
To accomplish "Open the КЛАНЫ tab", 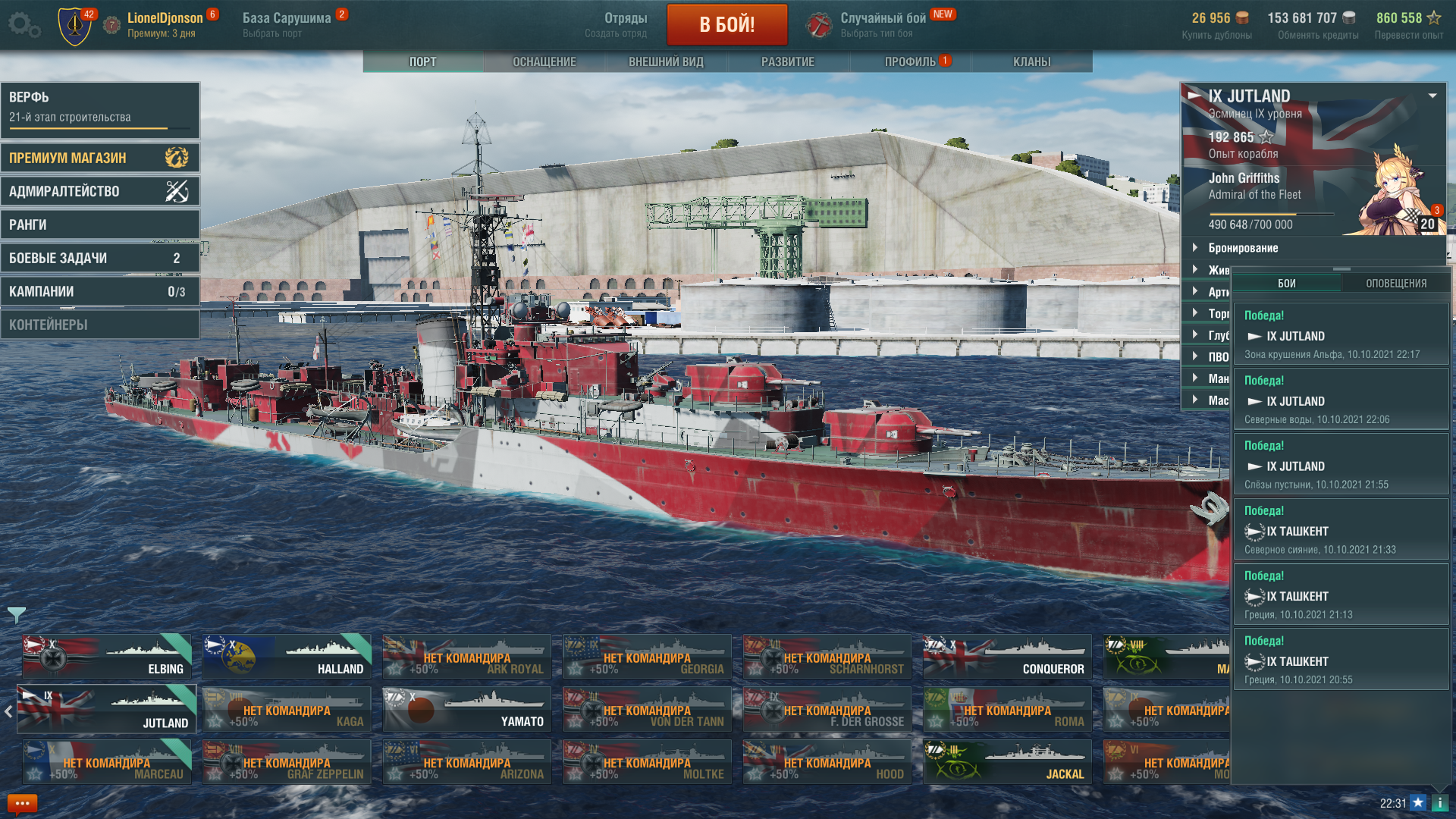I will pos(1031,61).
